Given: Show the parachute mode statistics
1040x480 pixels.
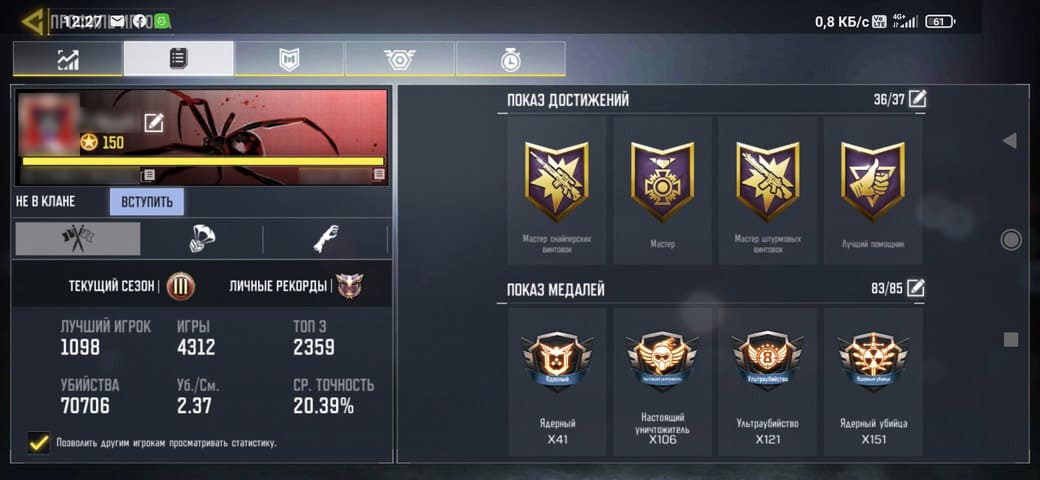Looking at the screenshot, I should [202, 239].
